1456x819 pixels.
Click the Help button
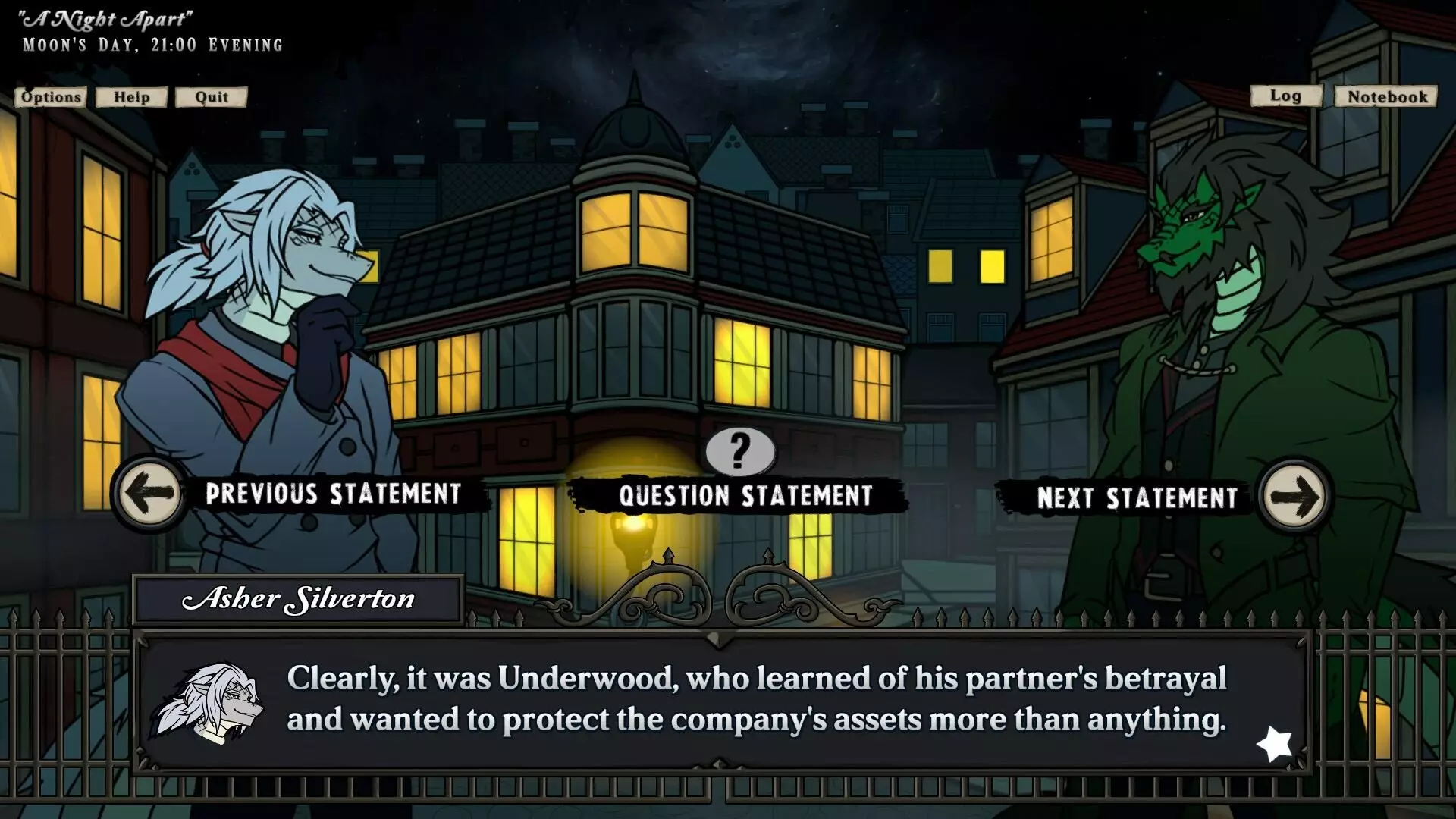130,97
